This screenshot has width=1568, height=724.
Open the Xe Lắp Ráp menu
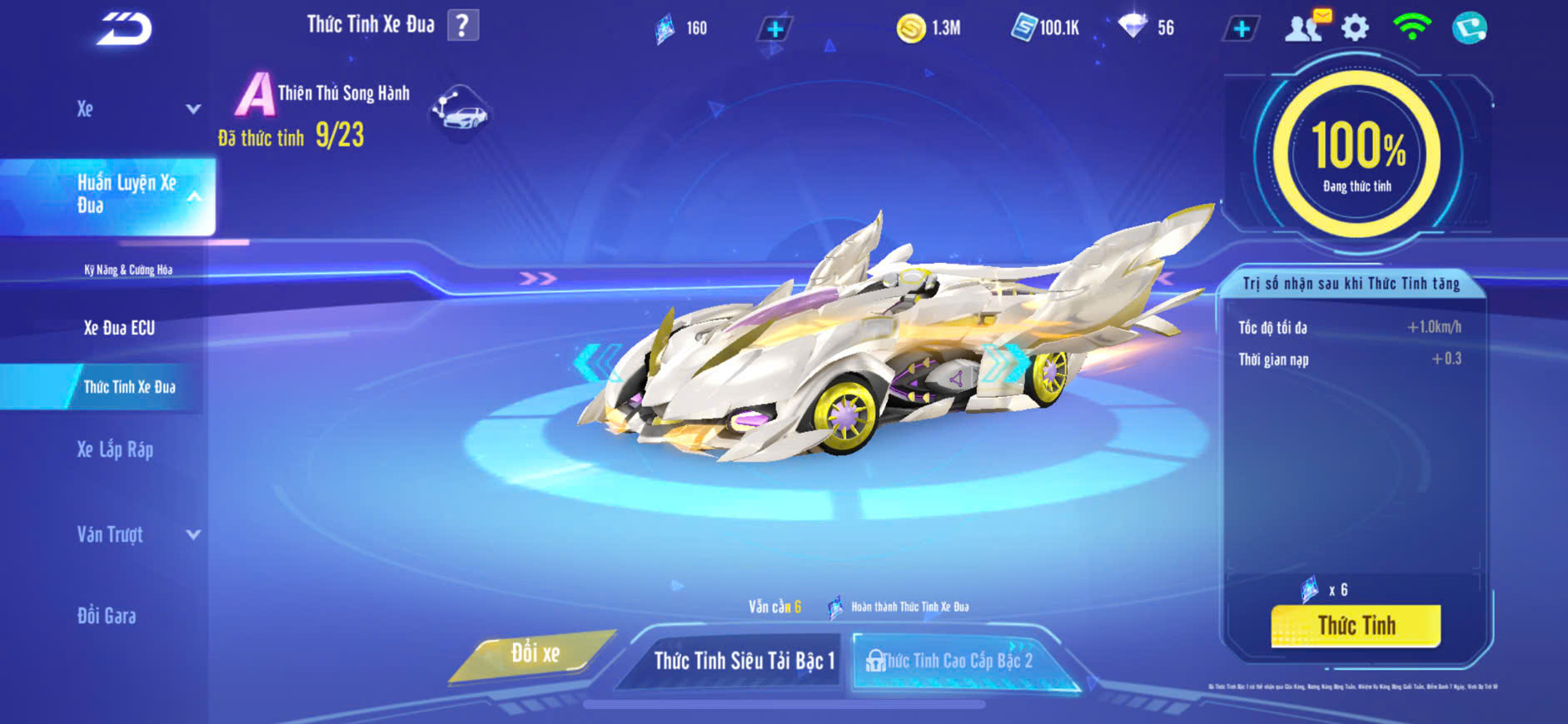(115, 450)
